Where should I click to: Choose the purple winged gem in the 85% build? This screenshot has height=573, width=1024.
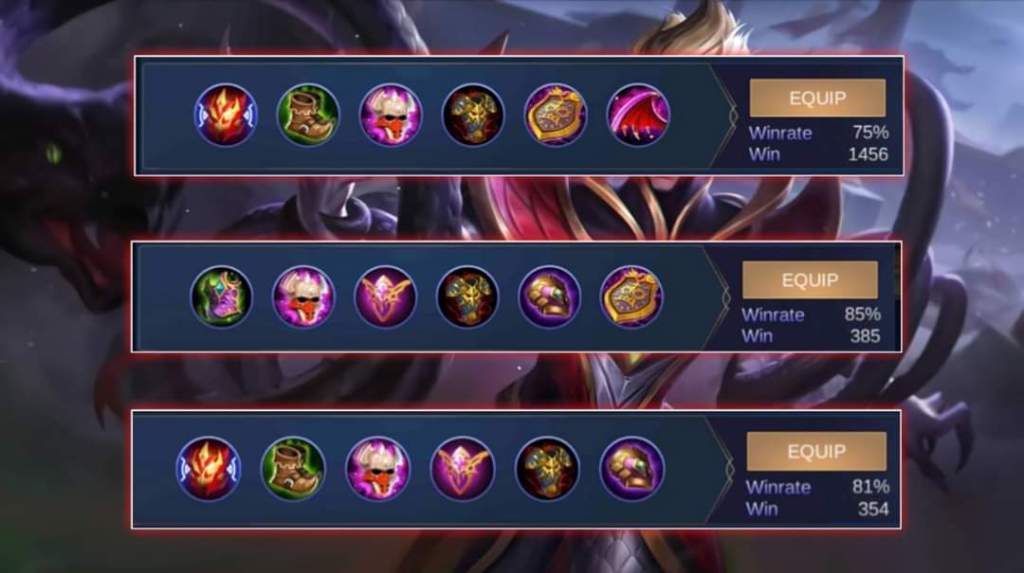[x=386, y=296]
